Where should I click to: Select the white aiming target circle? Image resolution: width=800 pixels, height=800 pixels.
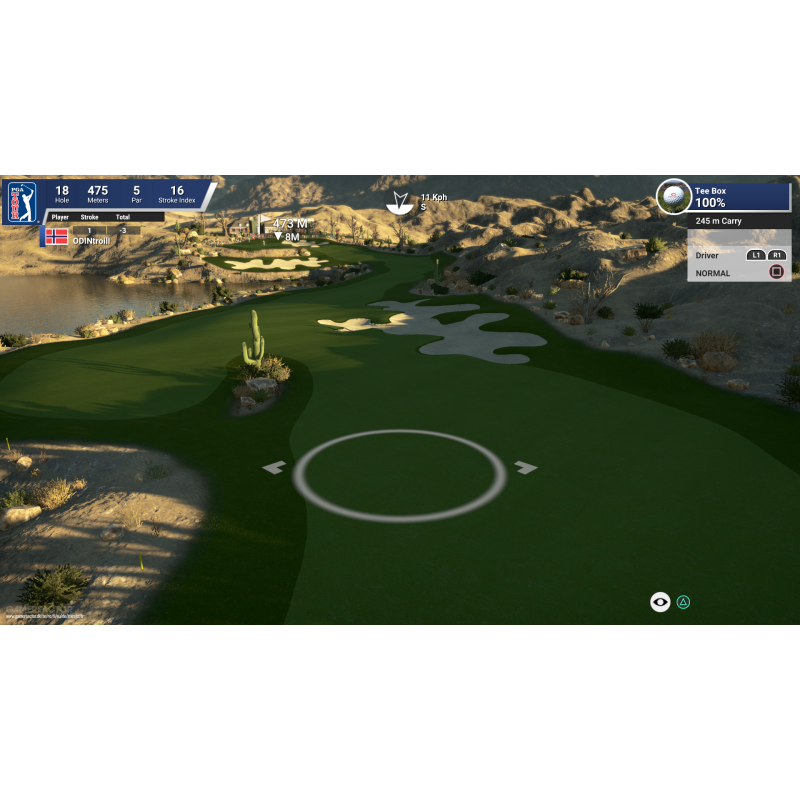pyautogui.click(x=399, y=475)
